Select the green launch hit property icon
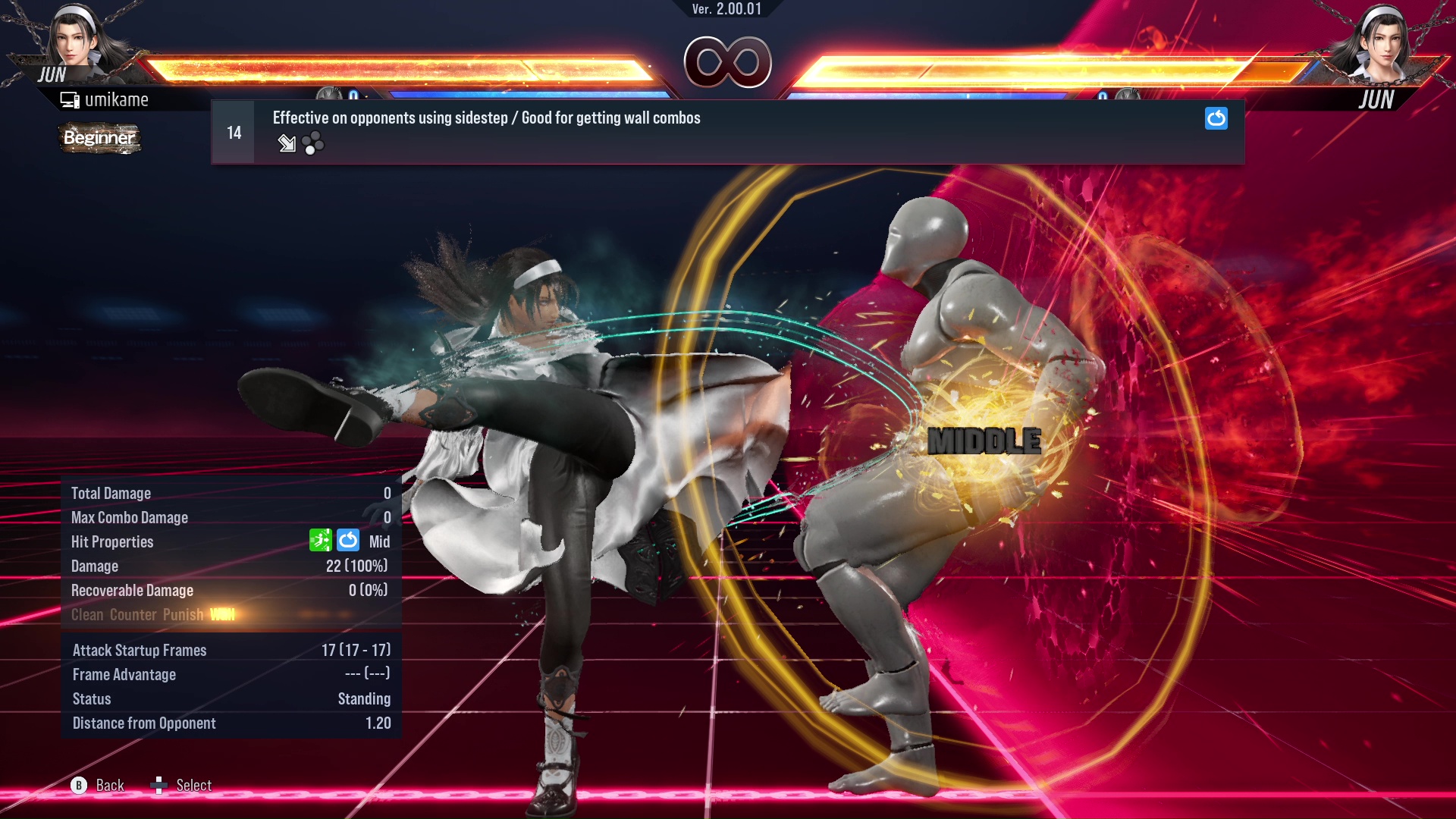 (x=322, y=541)
